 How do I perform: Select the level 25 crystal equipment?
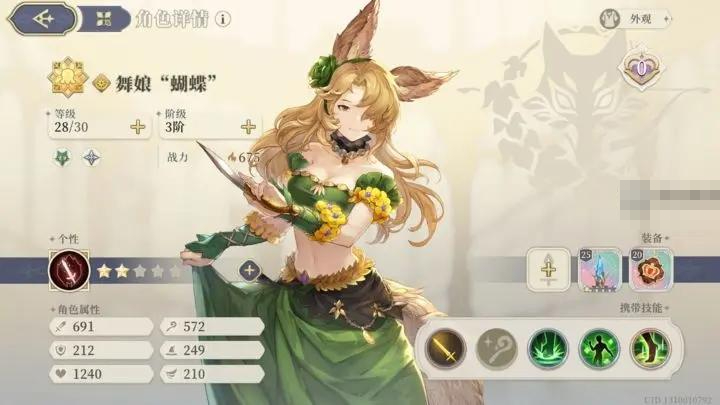(598, 268)
